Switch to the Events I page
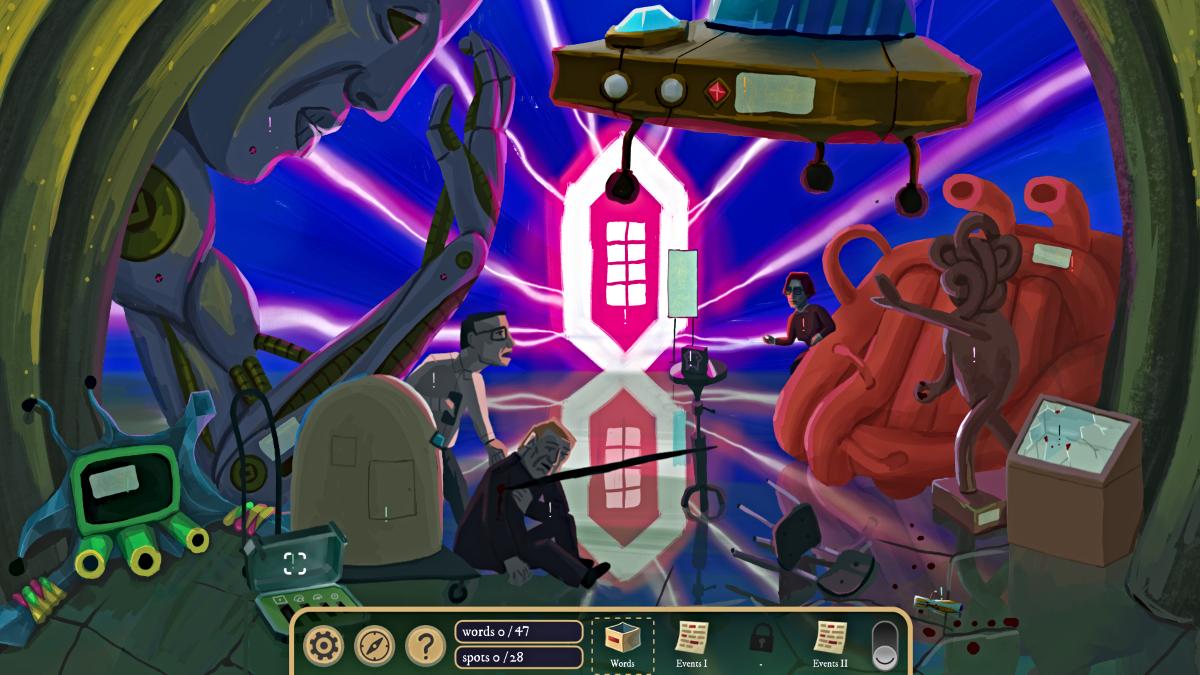Image resolution: width=1200 pixels, height=675 pixels. click(x=691, y=642)
